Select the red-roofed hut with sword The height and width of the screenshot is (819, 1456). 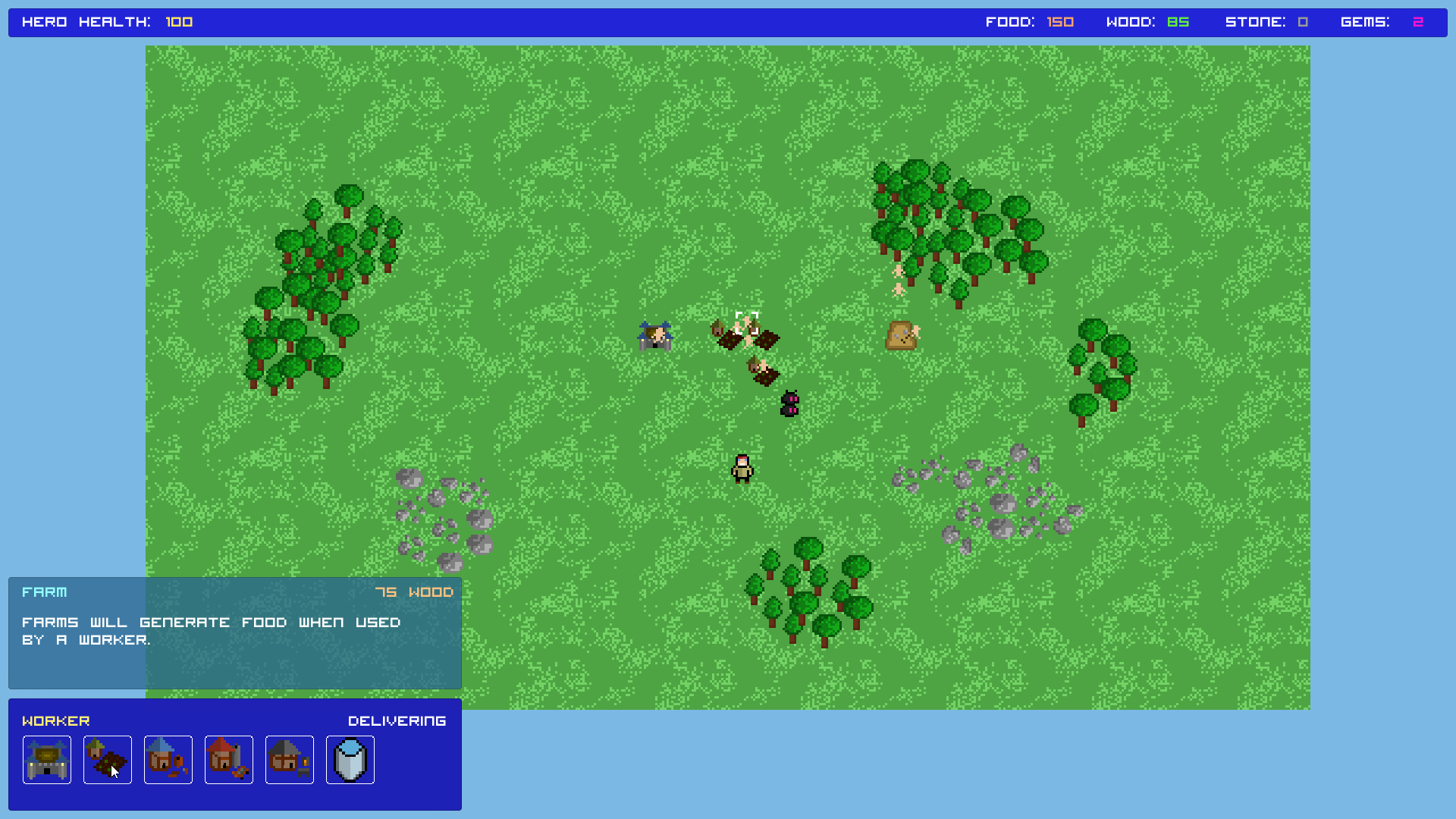coord(229,759)
